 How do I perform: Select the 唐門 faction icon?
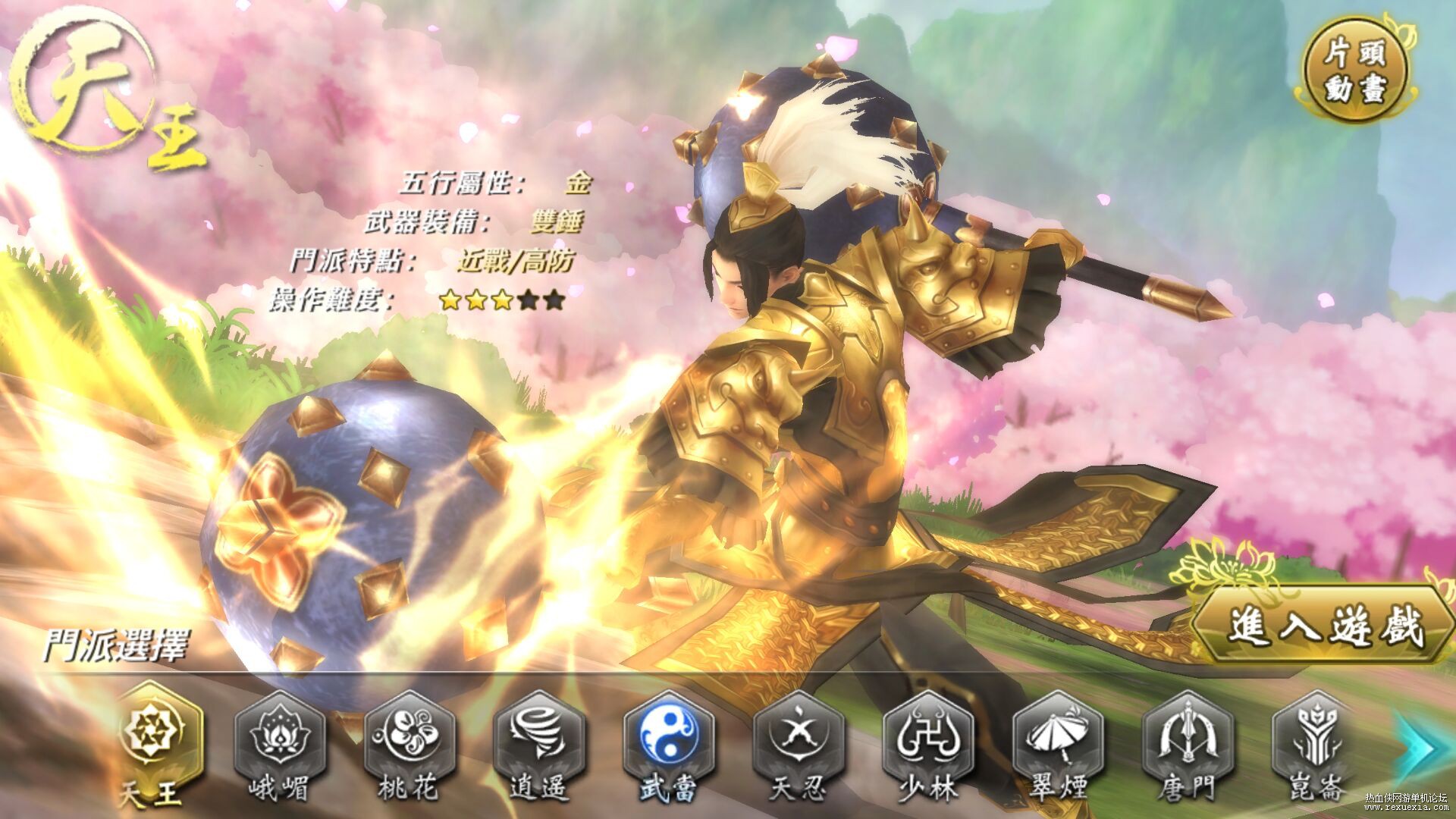click(x=1187, y=733)
